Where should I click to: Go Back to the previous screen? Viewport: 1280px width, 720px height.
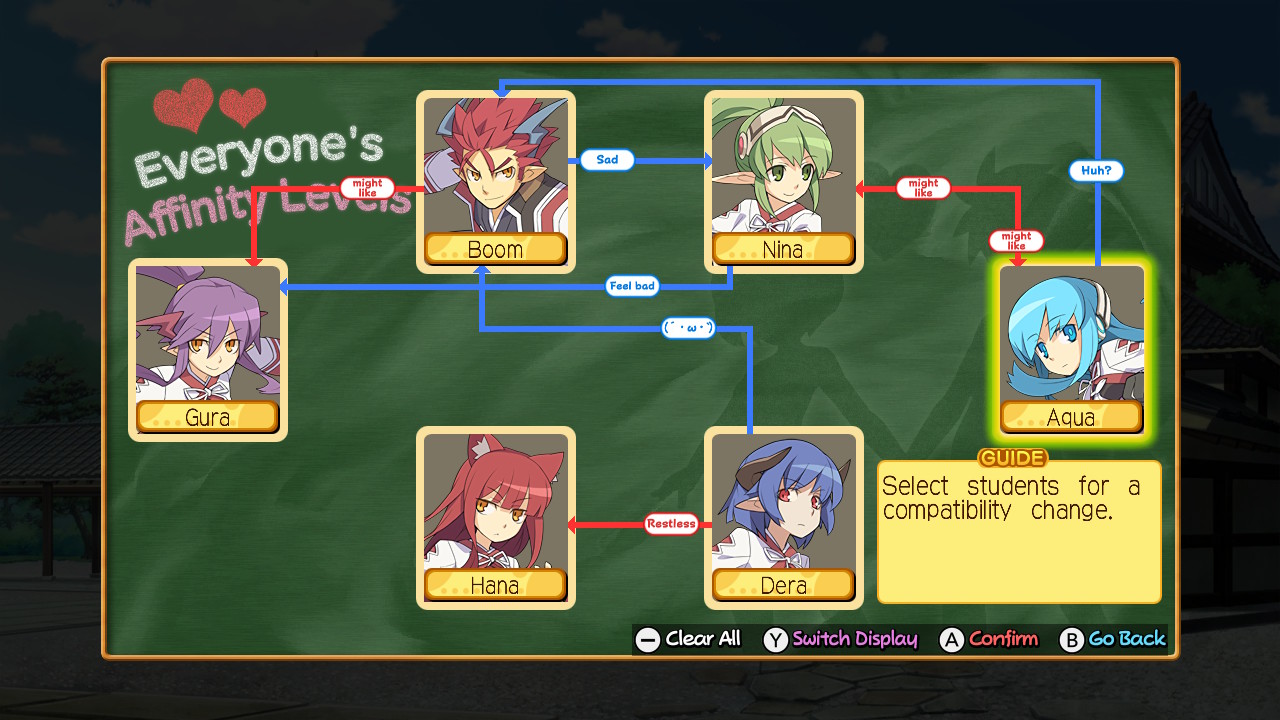[1113, 639]
